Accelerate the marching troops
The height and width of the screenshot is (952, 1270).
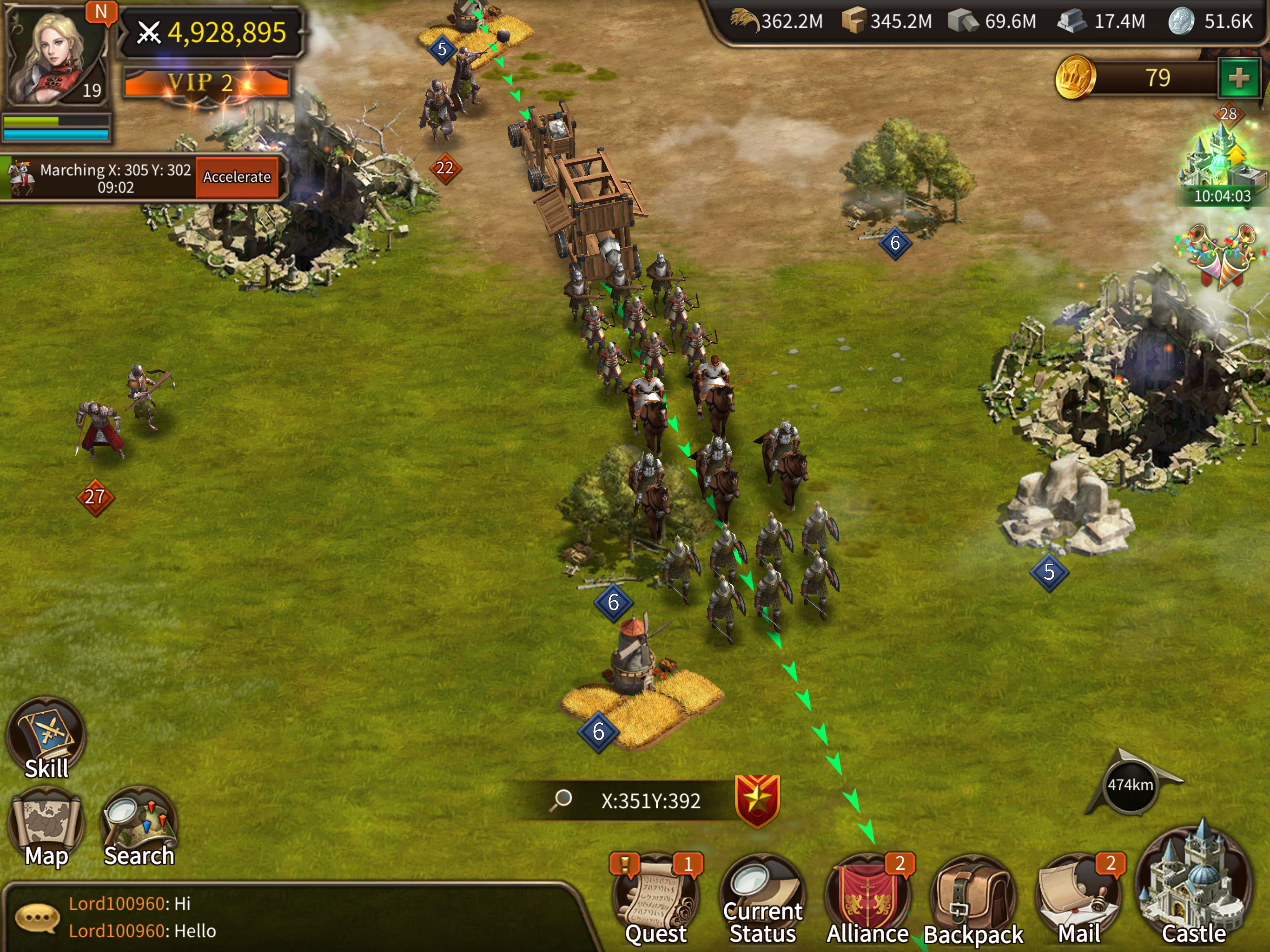(237, 177)
